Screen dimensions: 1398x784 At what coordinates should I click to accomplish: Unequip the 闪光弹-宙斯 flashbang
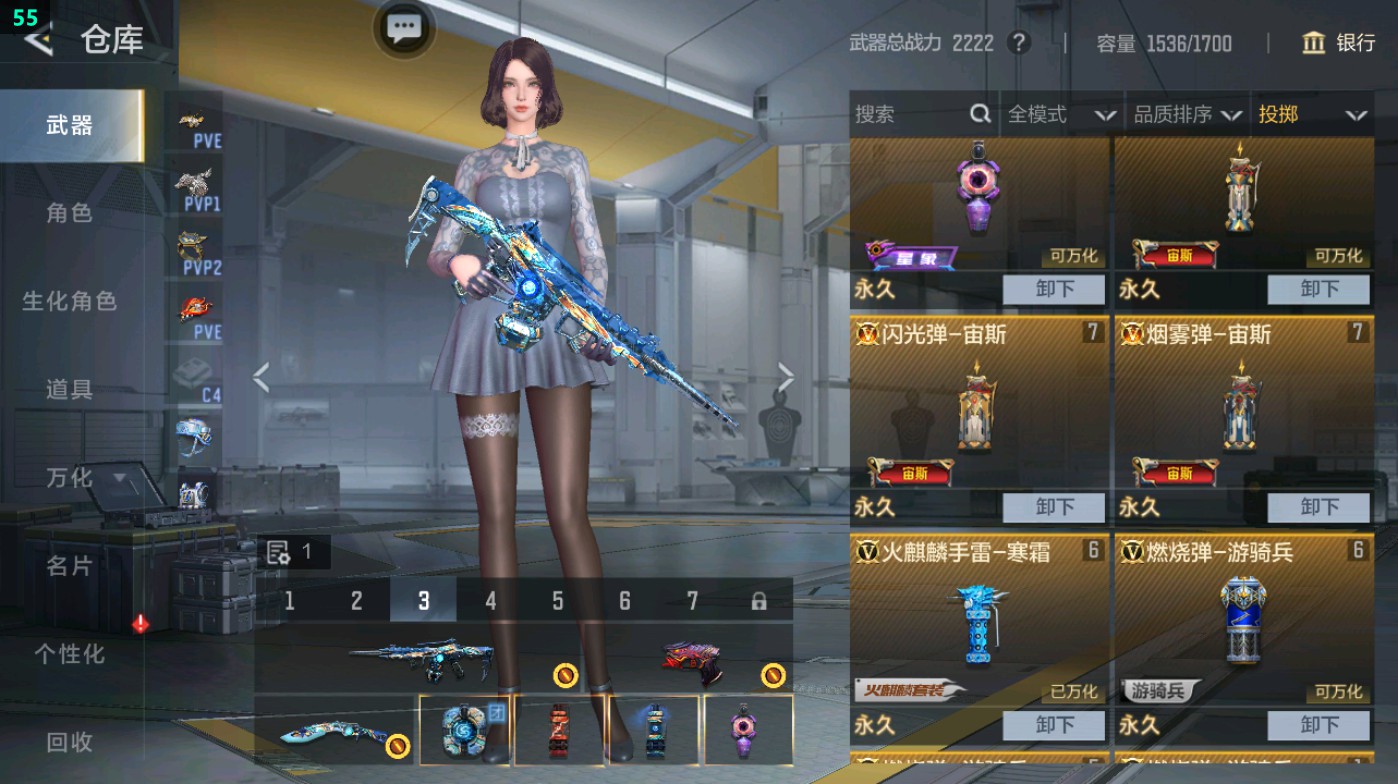click(x=1054, y=507)
